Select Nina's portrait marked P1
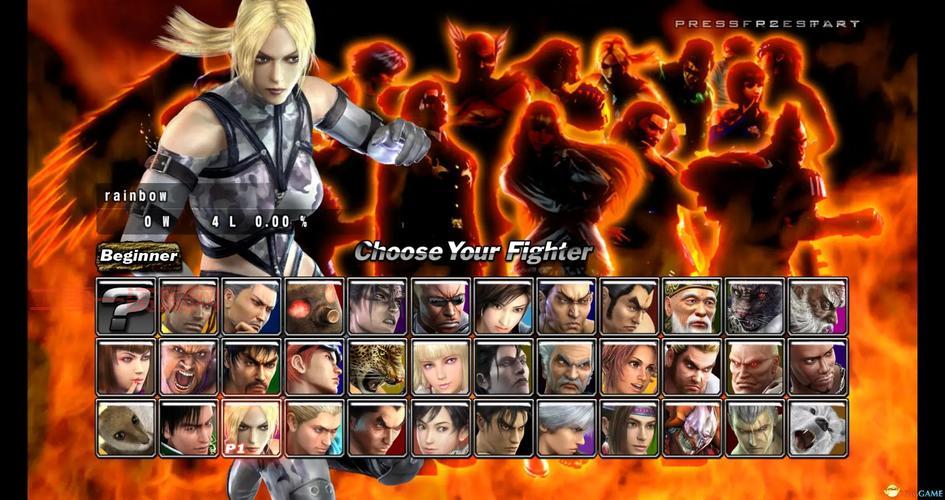The image size is (945, 500). point(252,428)
